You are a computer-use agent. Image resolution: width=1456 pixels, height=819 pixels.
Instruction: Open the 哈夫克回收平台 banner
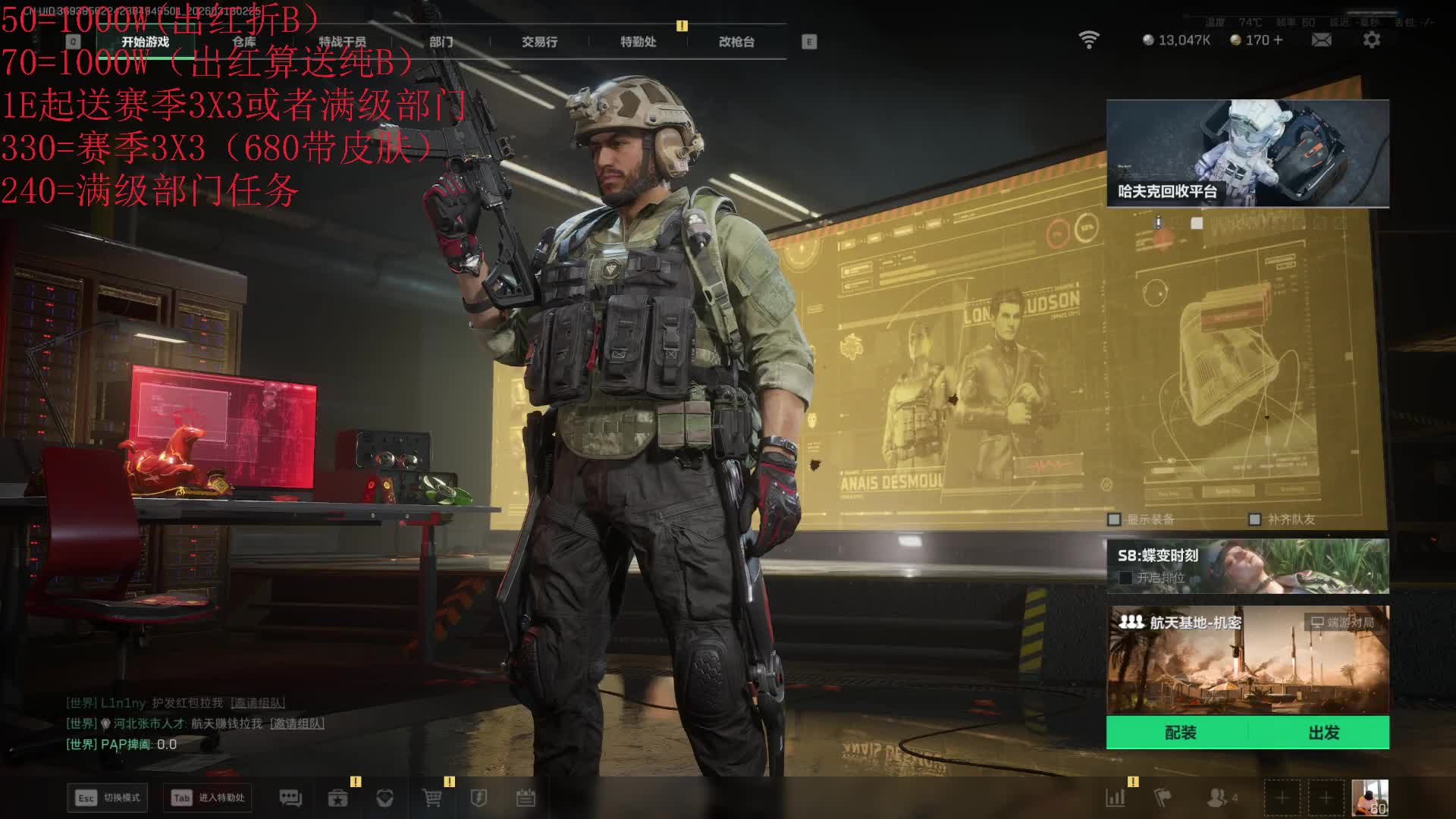pyautogui.click(x=1247, y=153)
